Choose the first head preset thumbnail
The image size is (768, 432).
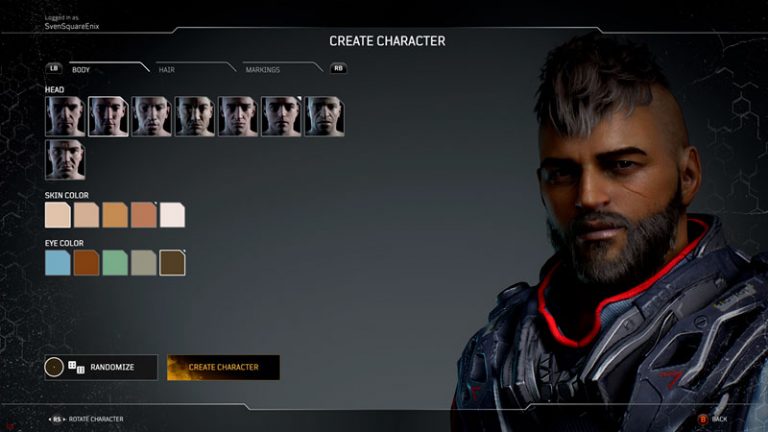65,116
